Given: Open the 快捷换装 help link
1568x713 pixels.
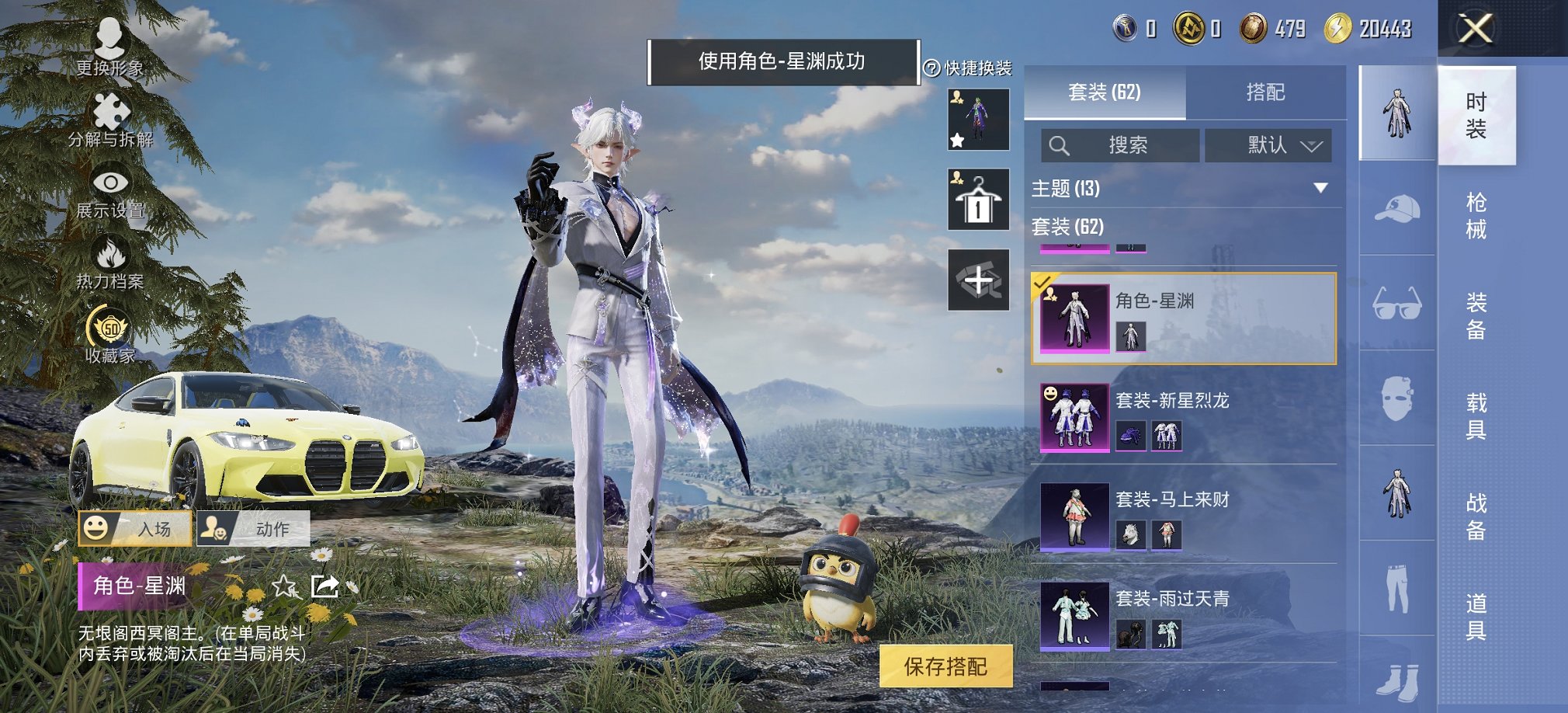Looking at the screenshot, I should point(967,66).
